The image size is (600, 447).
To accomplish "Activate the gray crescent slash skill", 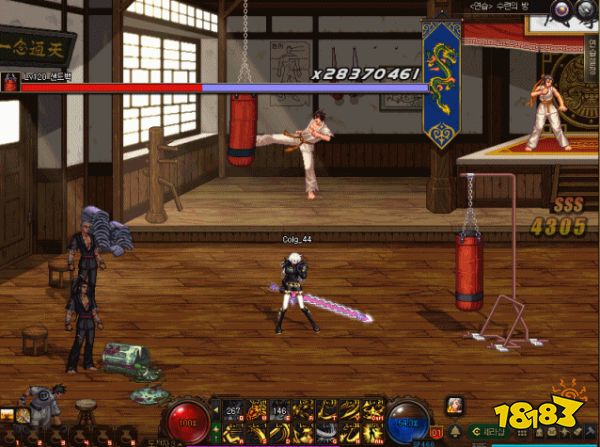I will pos(325,433).
